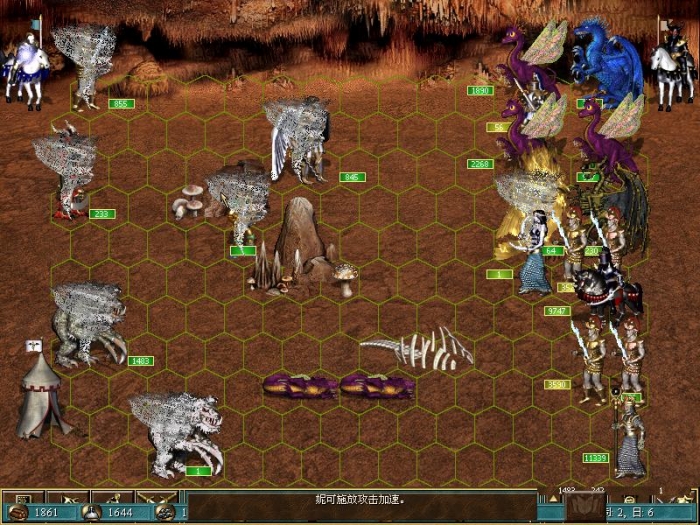
Task: Target the enemy stack numbered 11339
Action: click(x=629, y=438)
